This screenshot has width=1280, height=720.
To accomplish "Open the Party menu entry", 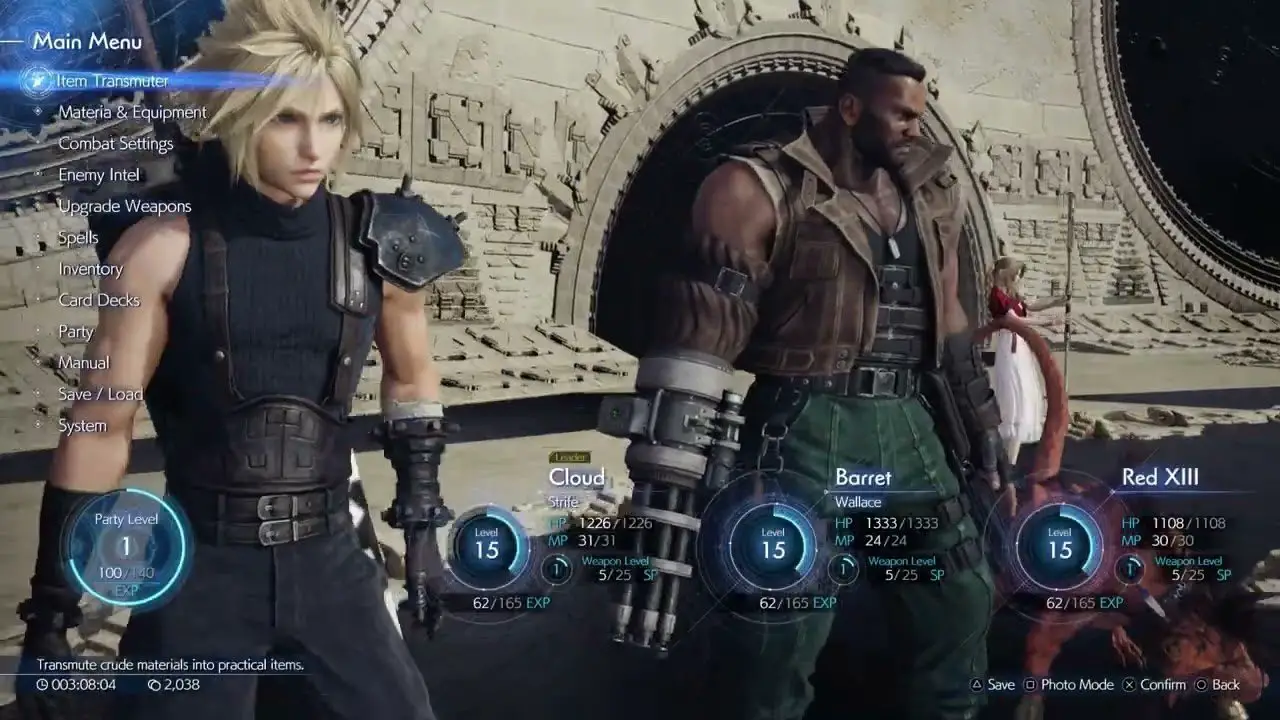I will pos(76,332).
